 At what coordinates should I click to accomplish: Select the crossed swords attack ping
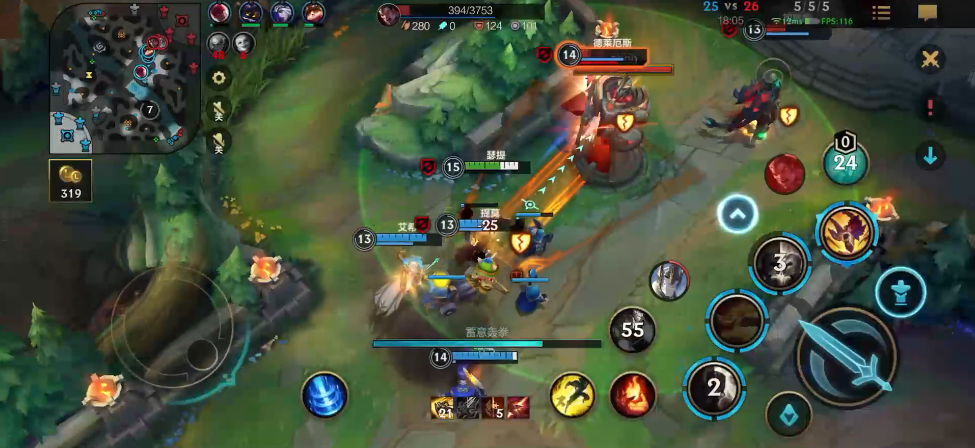[x=930, y=59]
